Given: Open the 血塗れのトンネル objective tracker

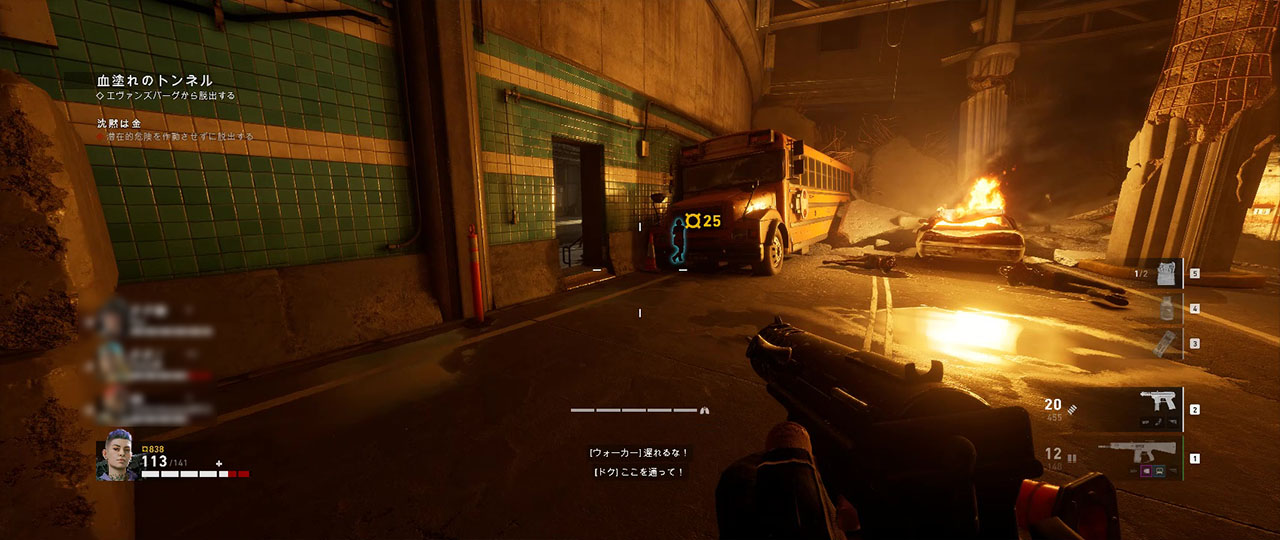Looking at the screenshot, I should 155,80.
